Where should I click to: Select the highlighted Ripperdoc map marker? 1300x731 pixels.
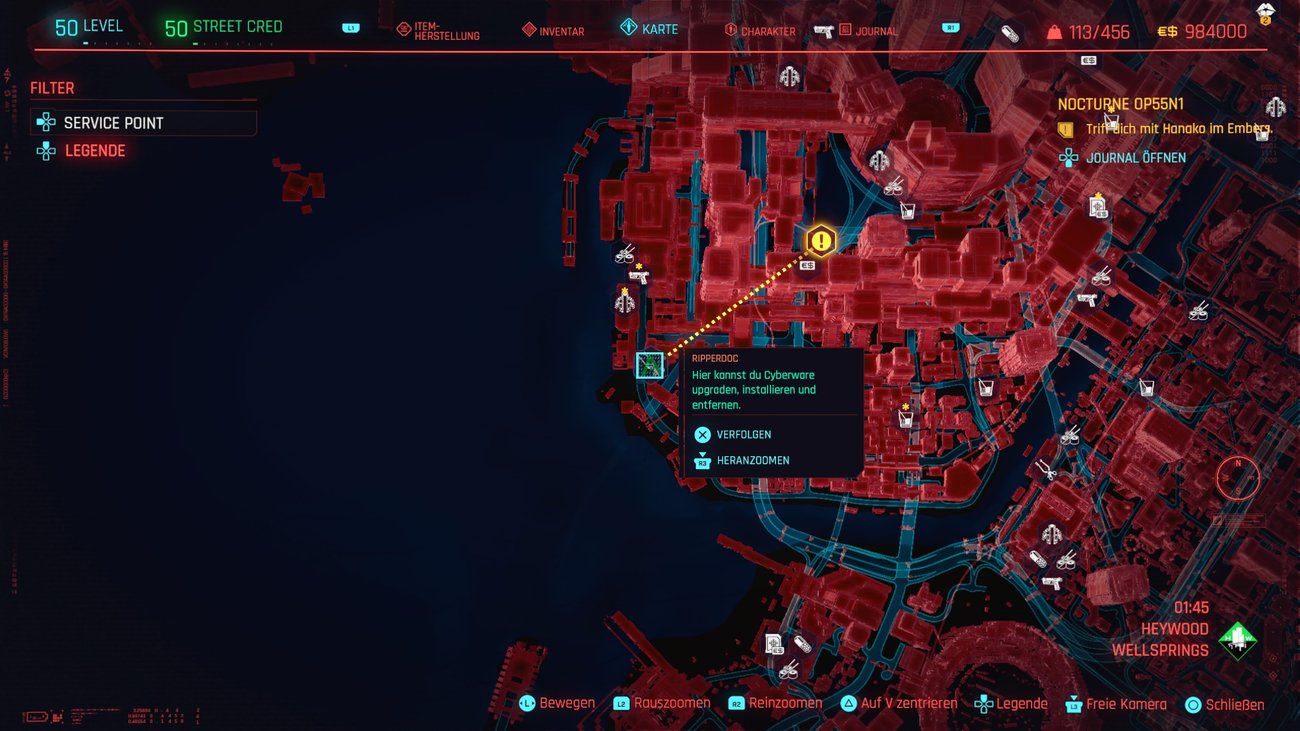pyautogui.click(x=650, y=365)
